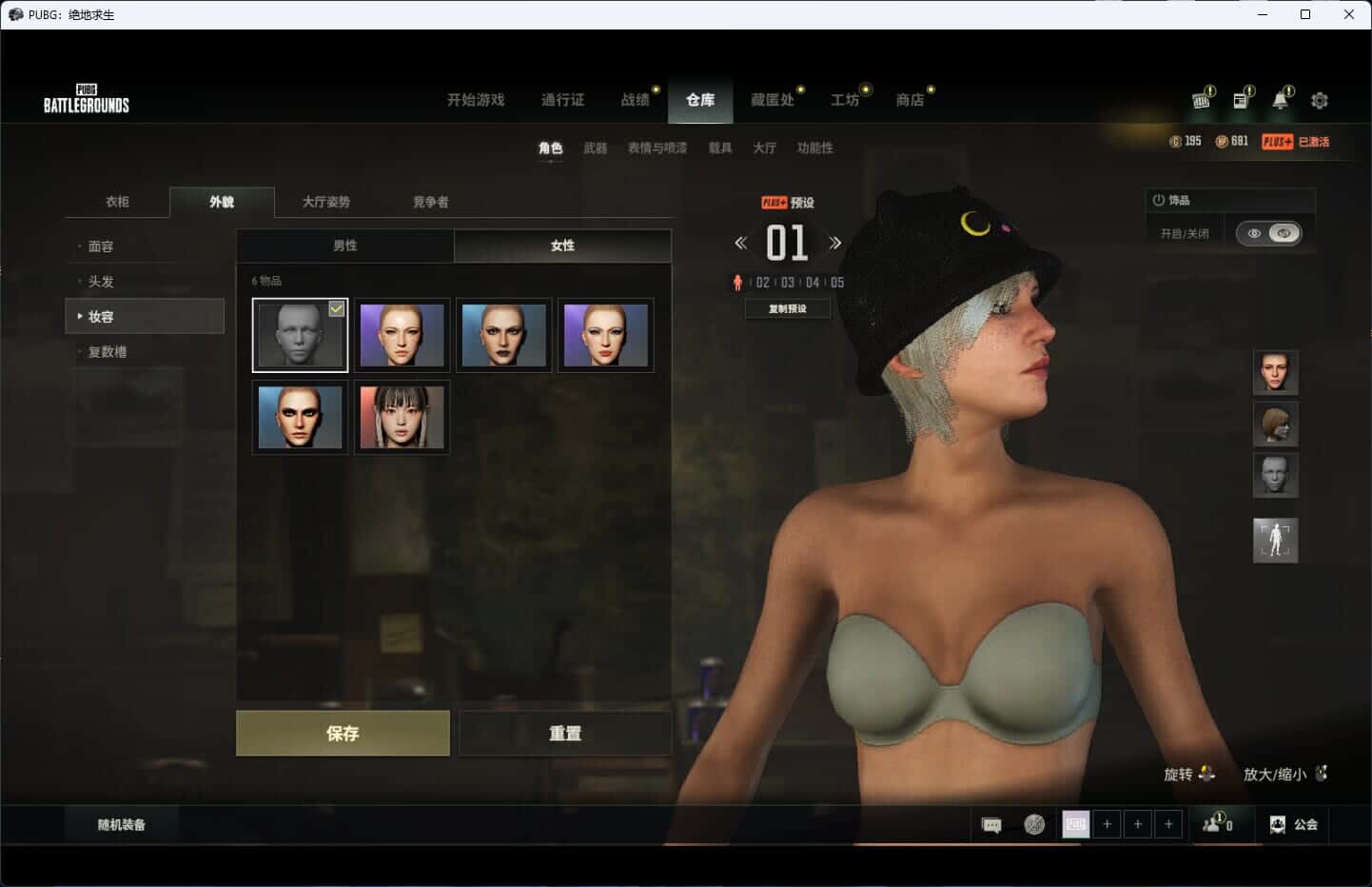Select the grey no-makeup face thumbnail

(x=300, y=335)
